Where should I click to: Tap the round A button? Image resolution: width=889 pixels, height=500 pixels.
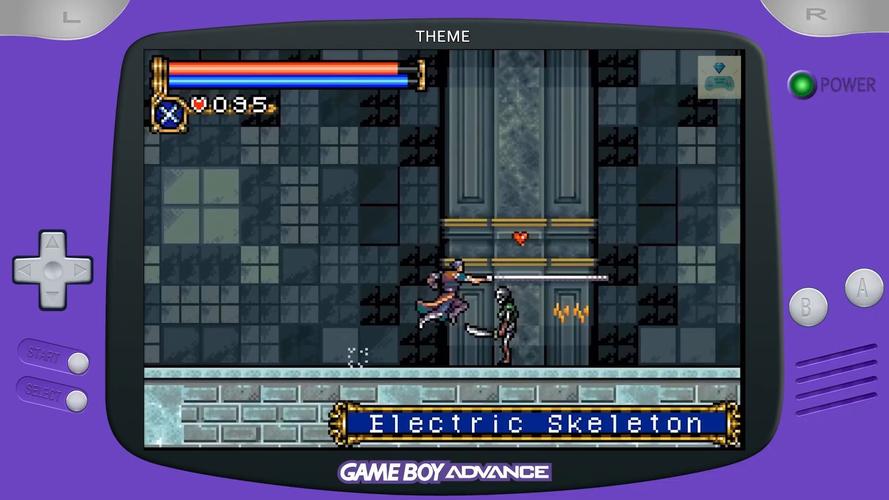pyautogui.click(x=863, y=288)
